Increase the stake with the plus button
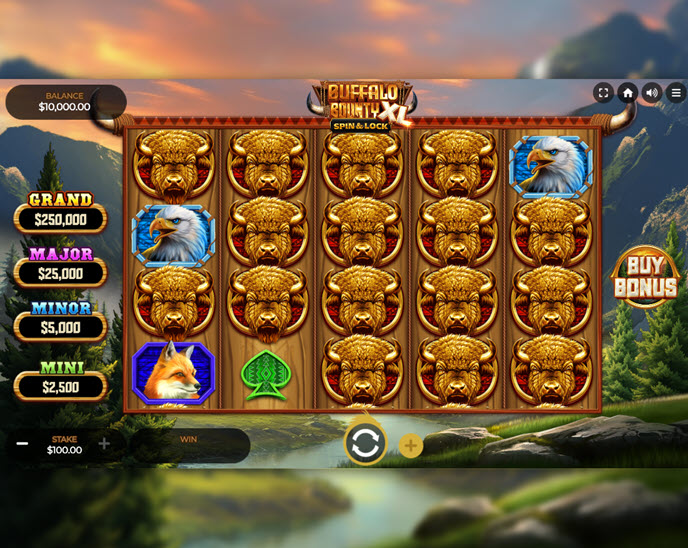 (x=104, y=444)
